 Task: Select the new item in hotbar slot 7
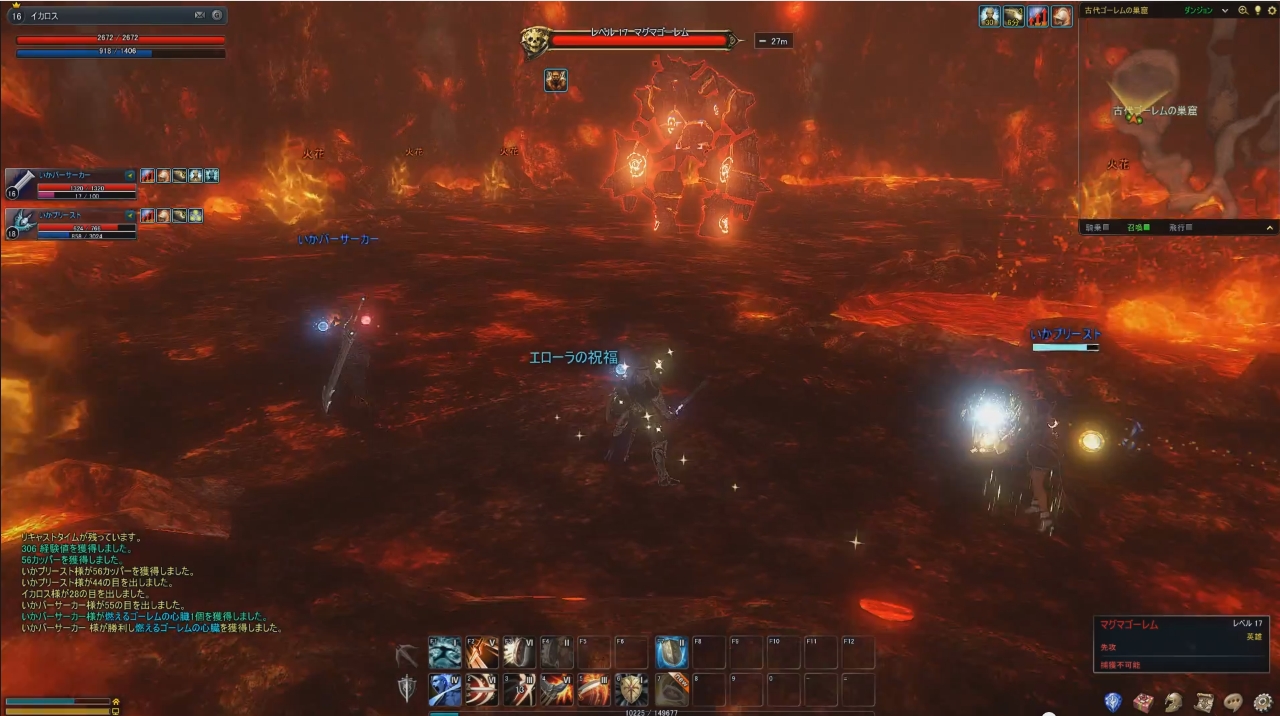pyautogui.click(x=672, y=690)
